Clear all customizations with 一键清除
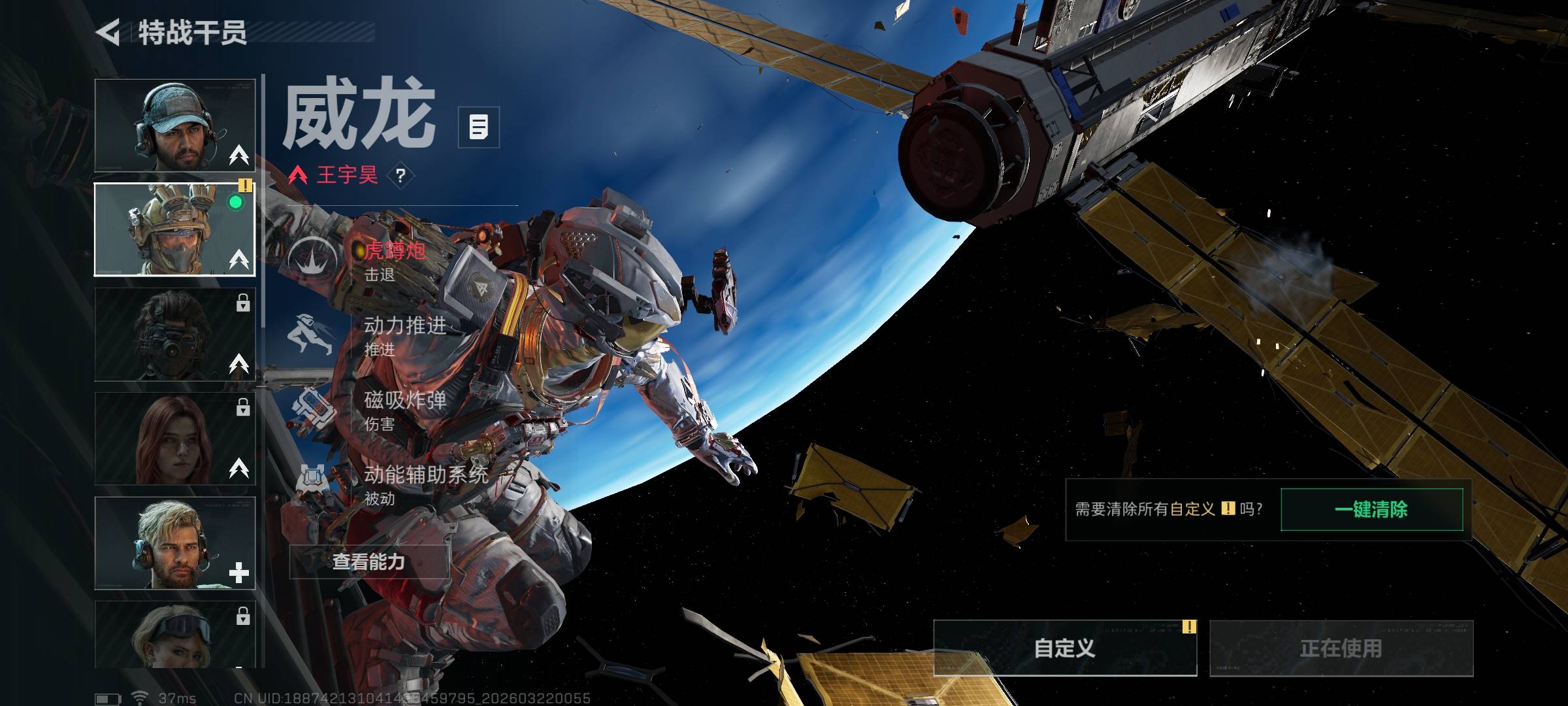This screenshot has width=1568, height=706. pos(1371,510)
